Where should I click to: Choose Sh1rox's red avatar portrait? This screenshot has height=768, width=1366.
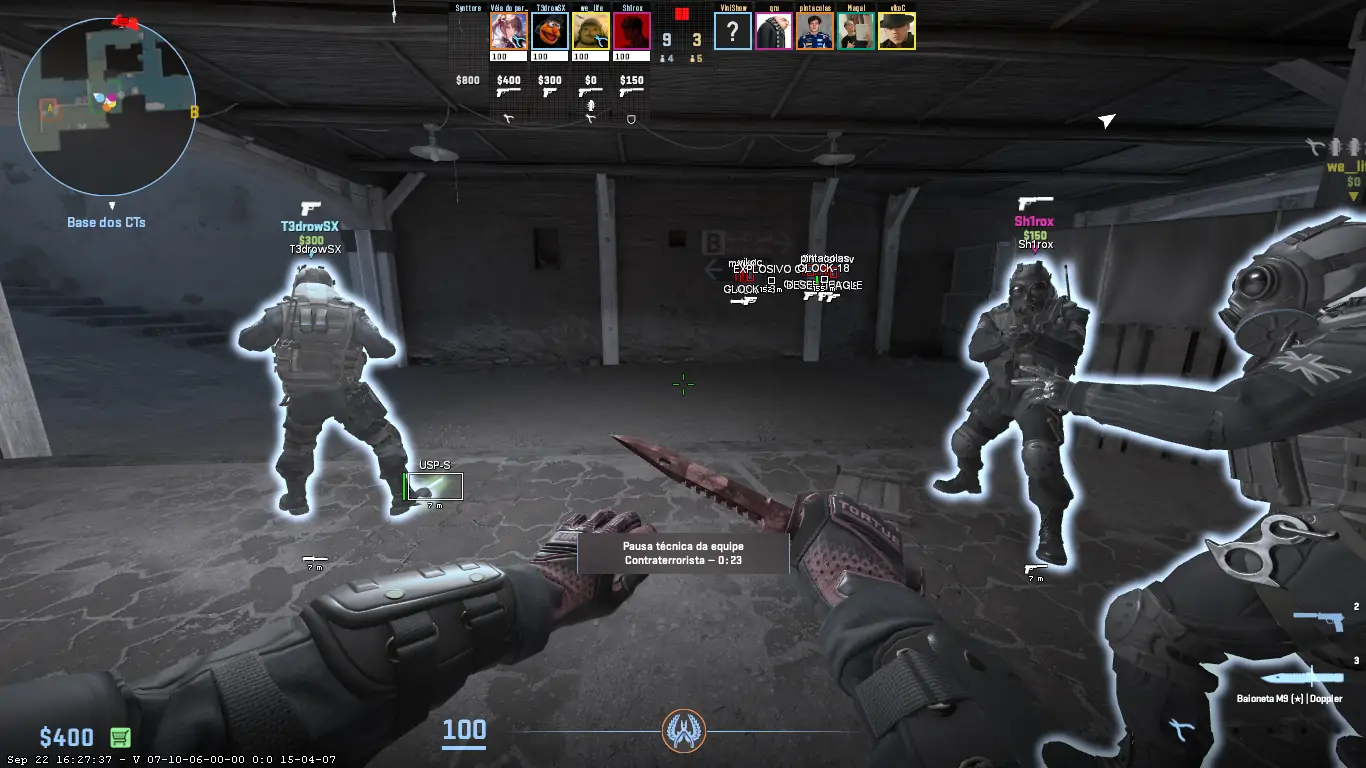coord(632,31)
